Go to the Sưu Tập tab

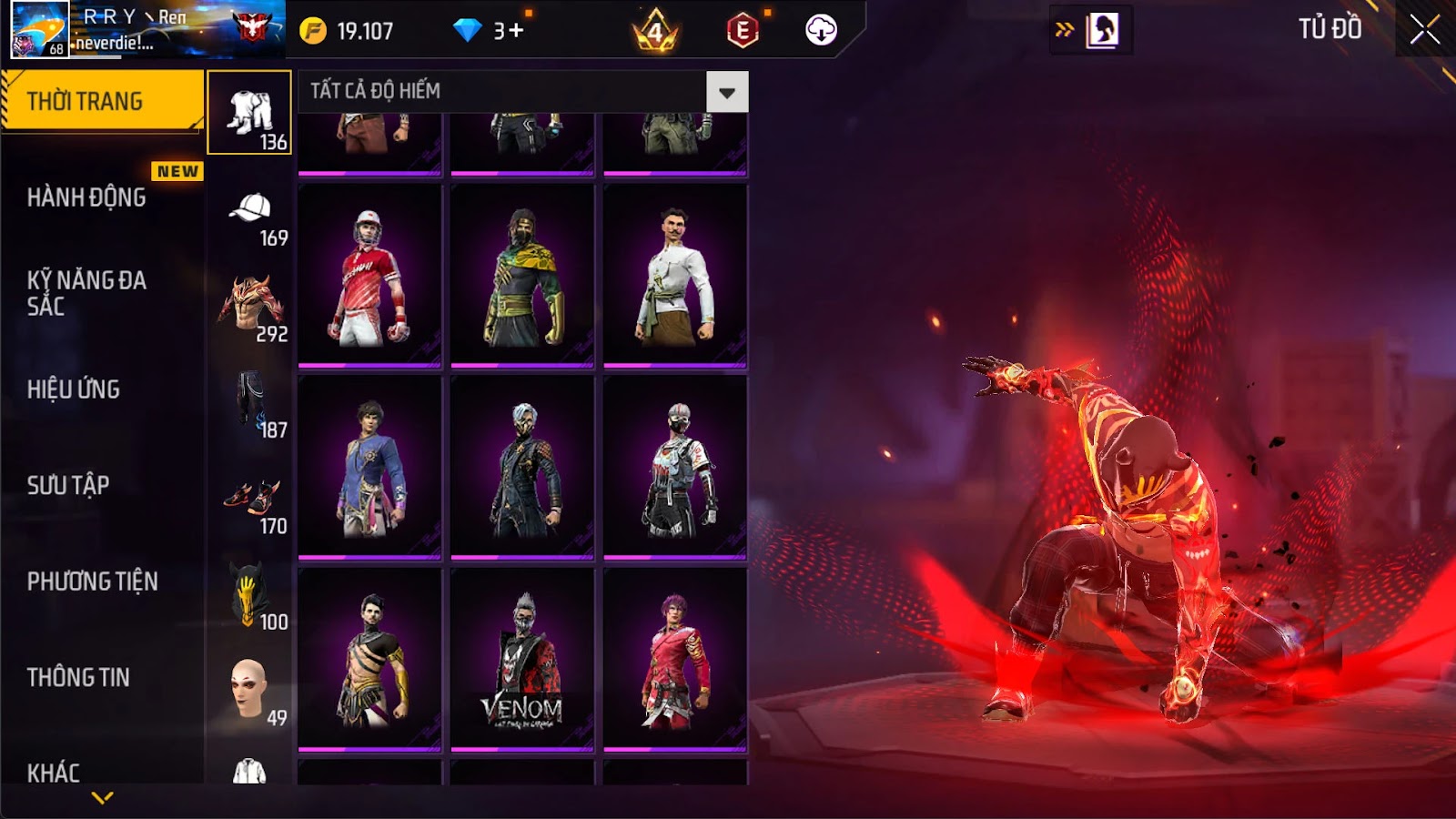[68, 485]
